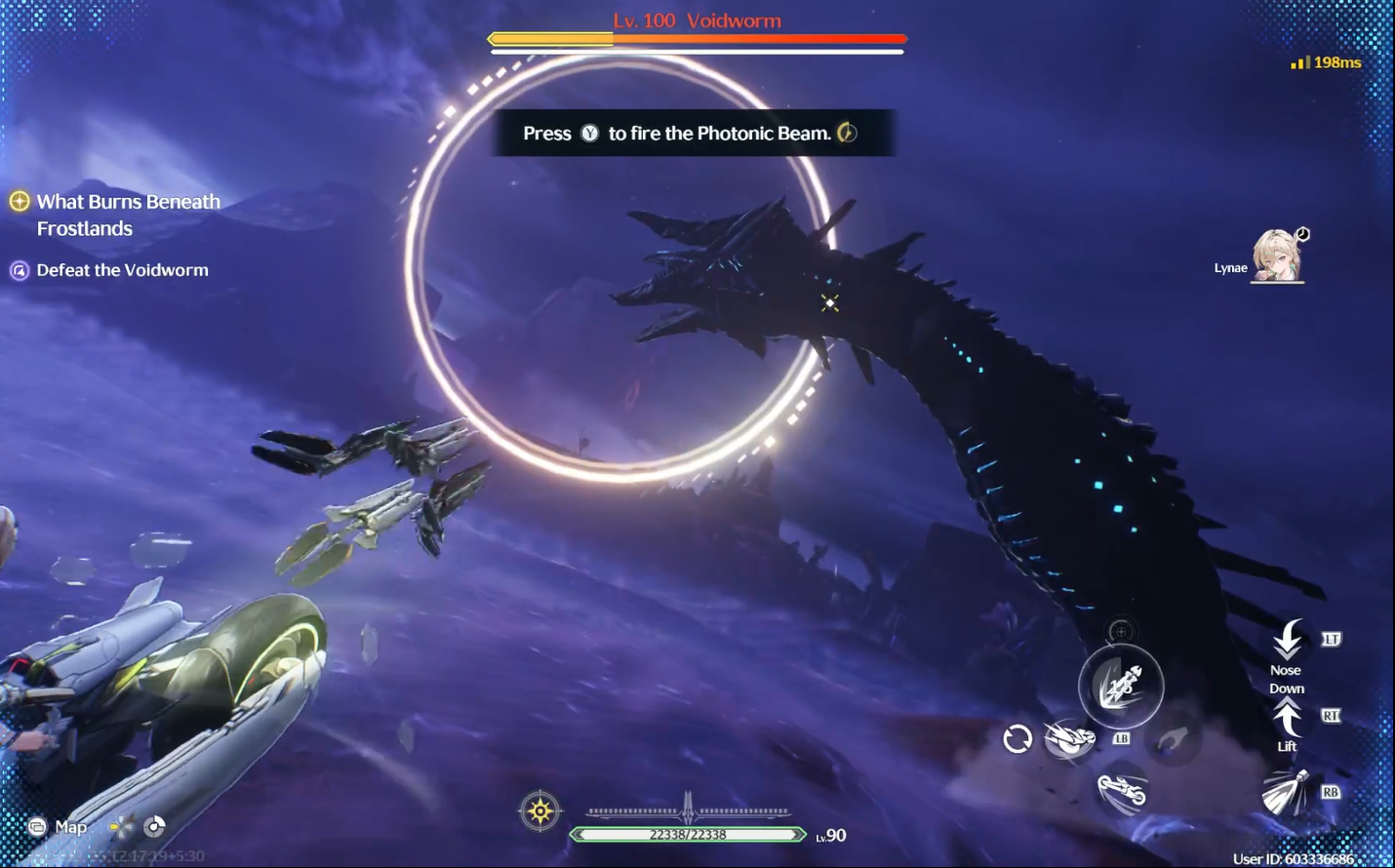Fire the missile strike ability
The image size is (1395, 868).
click(x=1121, y=687)
